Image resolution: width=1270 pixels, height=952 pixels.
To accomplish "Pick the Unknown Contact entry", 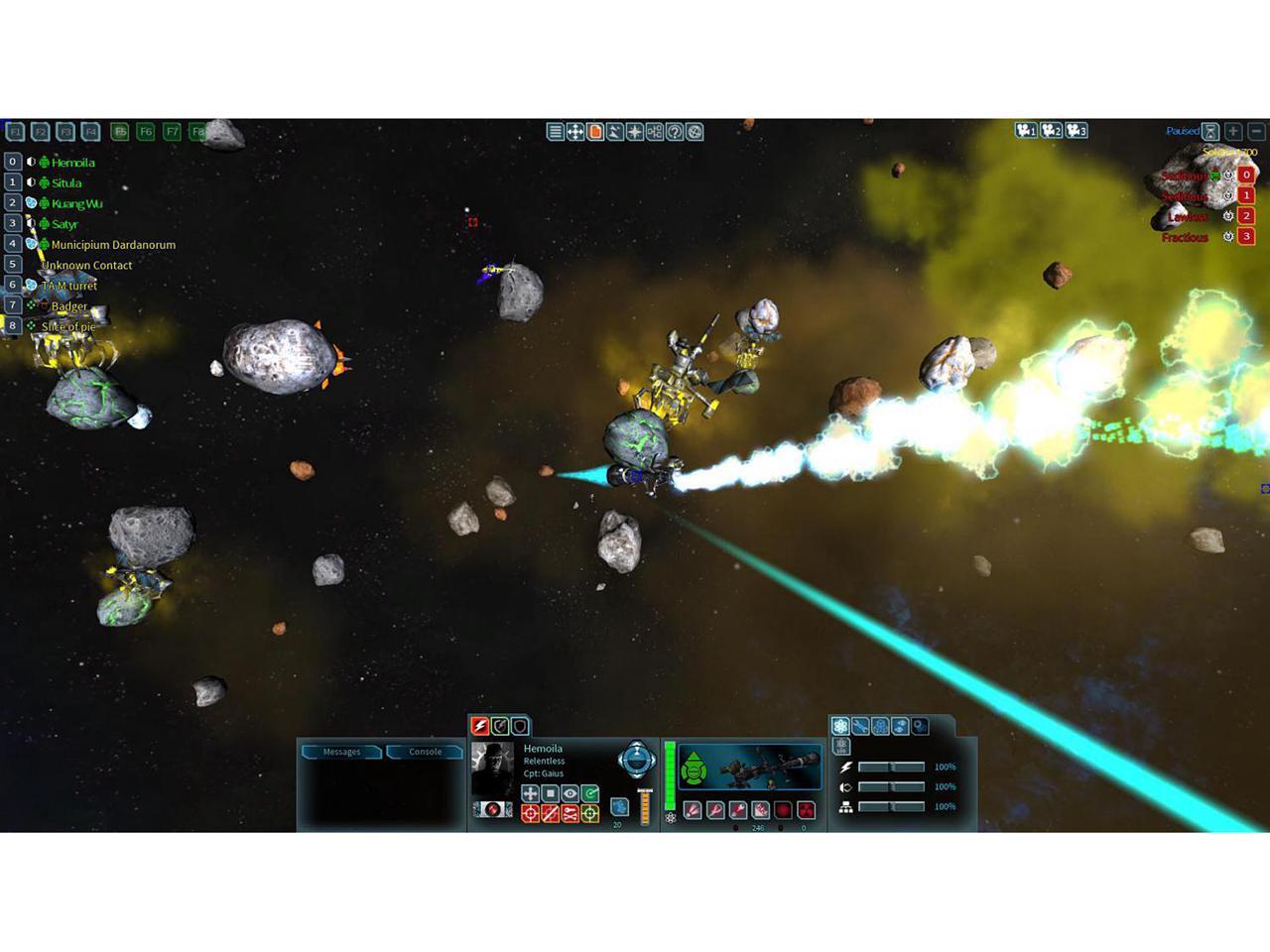I will [87, 266].
